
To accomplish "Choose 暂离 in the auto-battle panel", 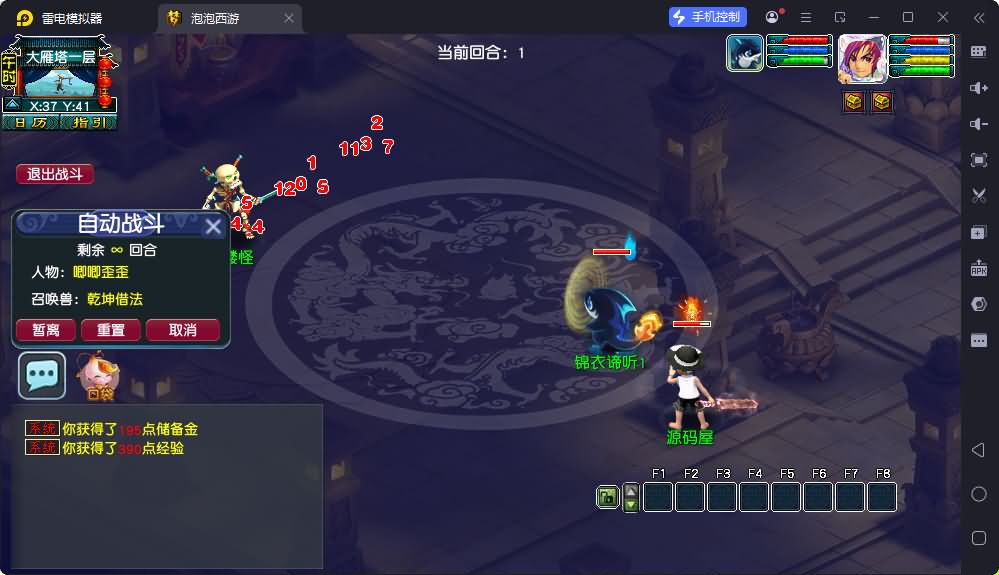I will (x=46, y=330).
